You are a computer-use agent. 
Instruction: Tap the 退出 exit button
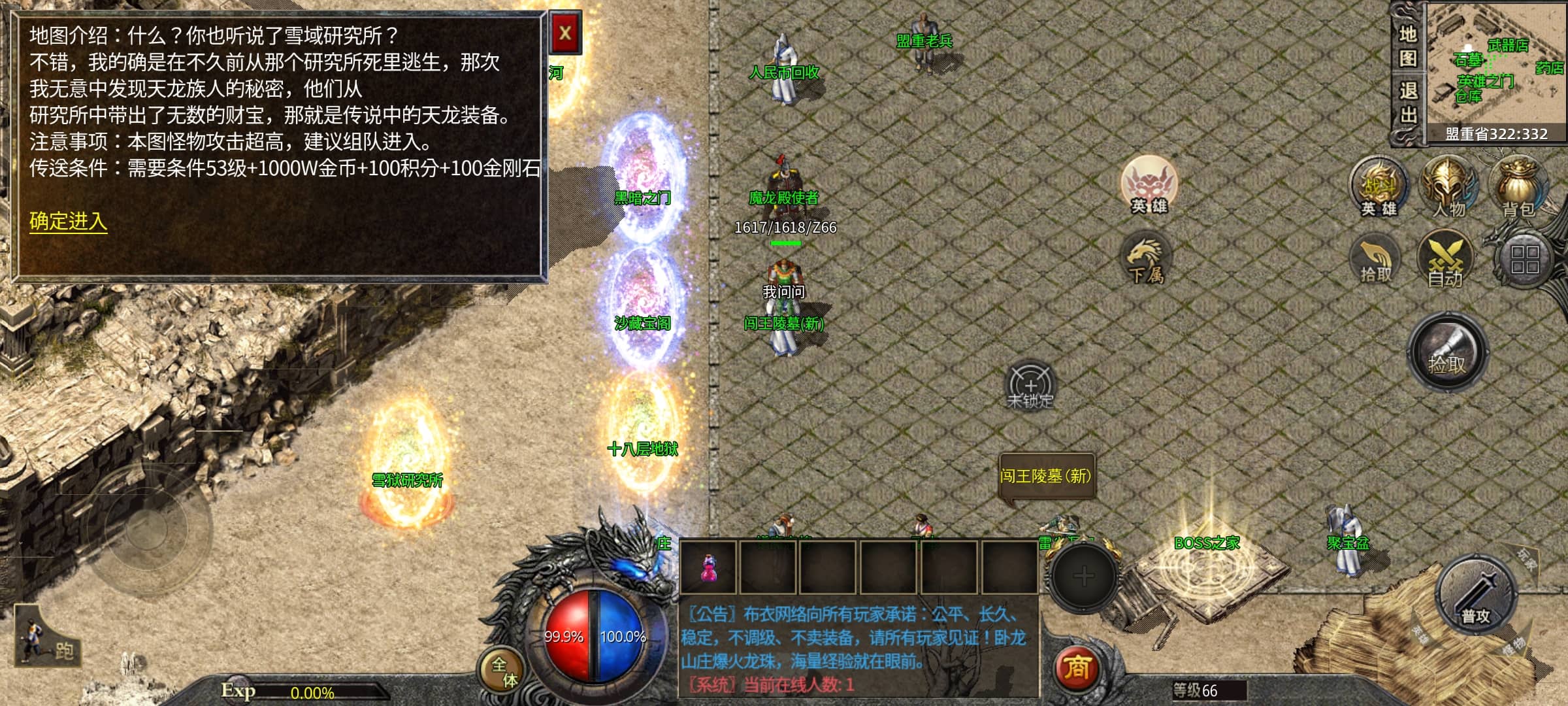coord(1407,103)
